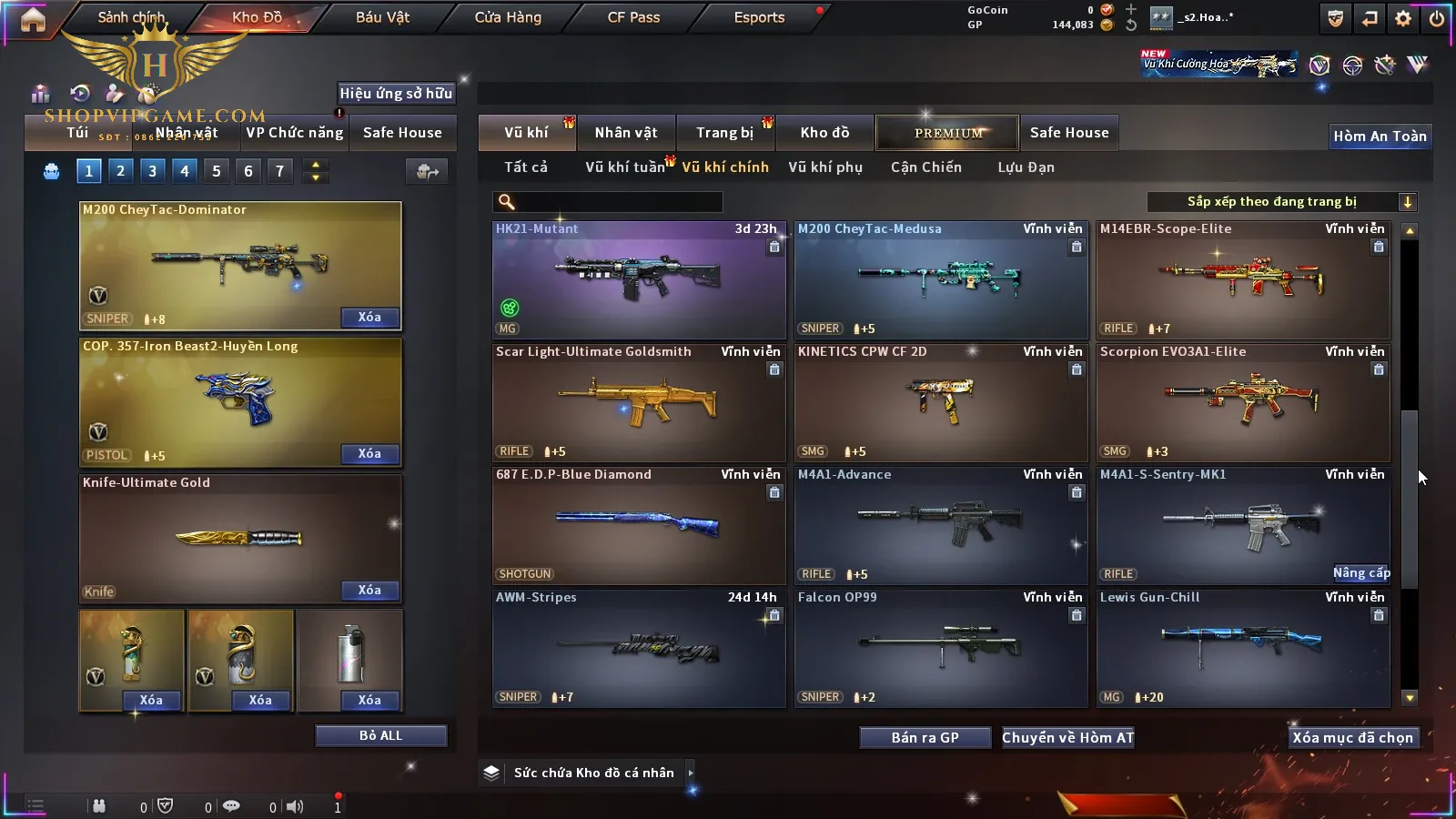Switch to the PREMIUM tab
Screen dimensions: 1456x819
pos(948,133)
